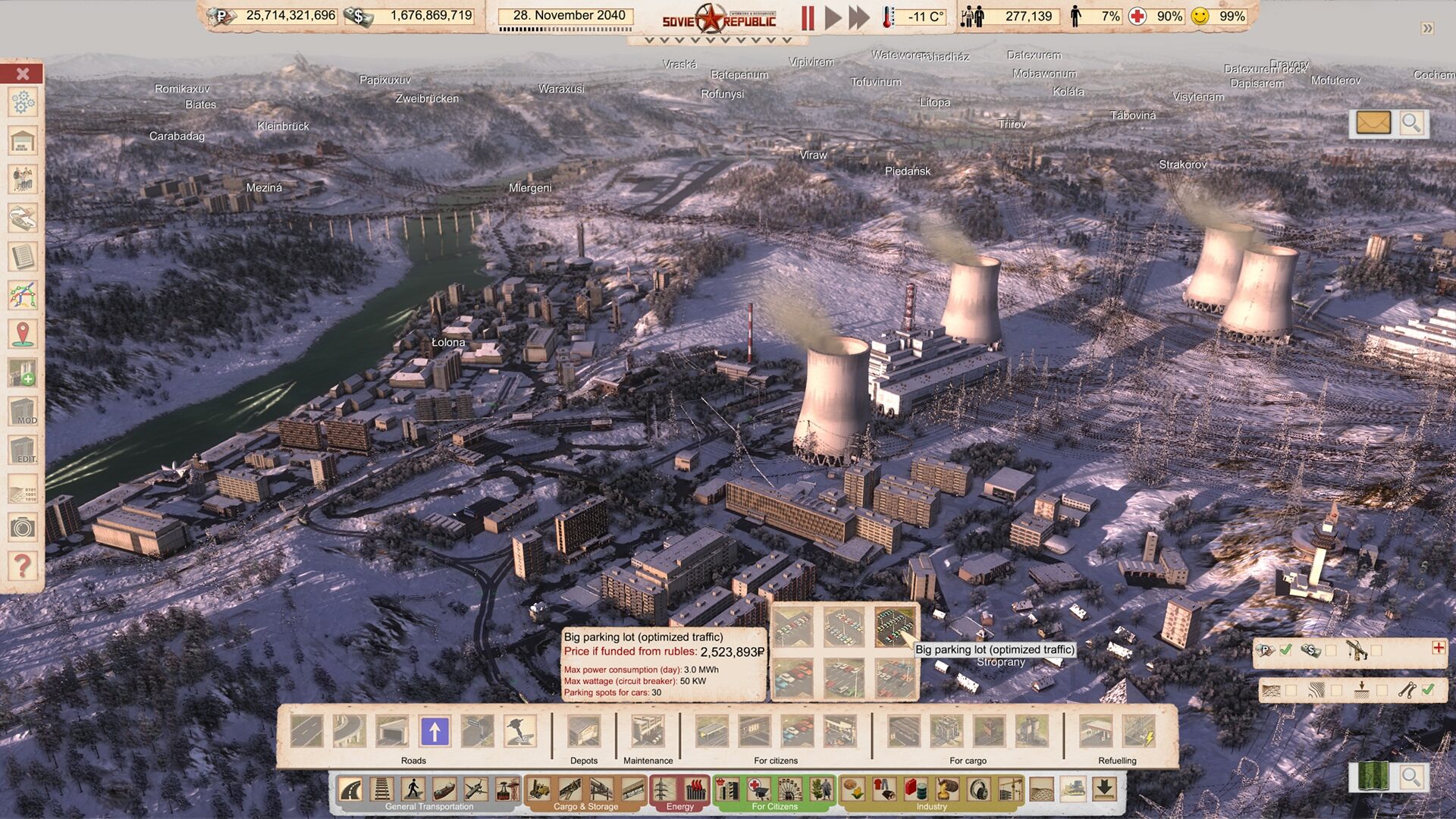Open the green folded map view

(x=1373, y=777)
